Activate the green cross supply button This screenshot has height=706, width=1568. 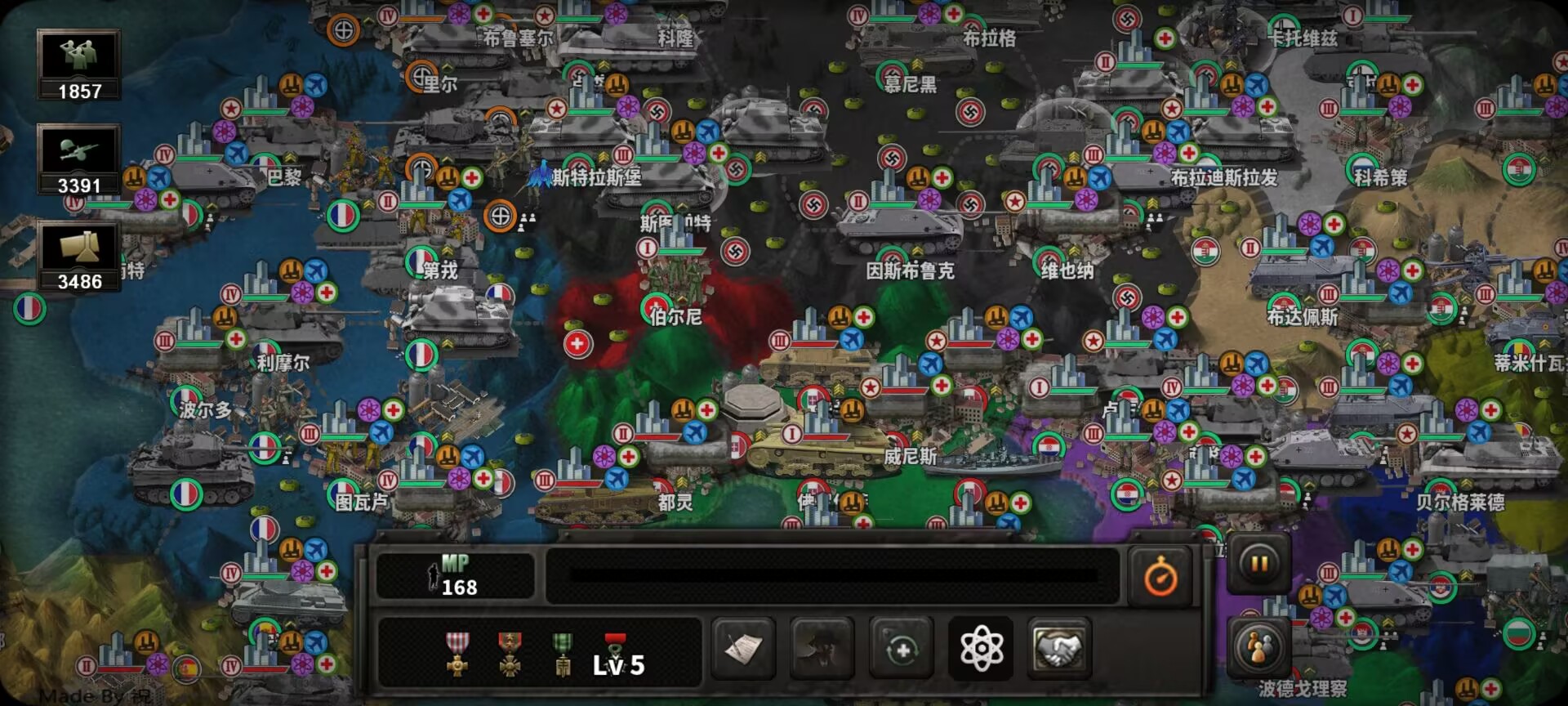pyautogui.click(x=902, y=650)
